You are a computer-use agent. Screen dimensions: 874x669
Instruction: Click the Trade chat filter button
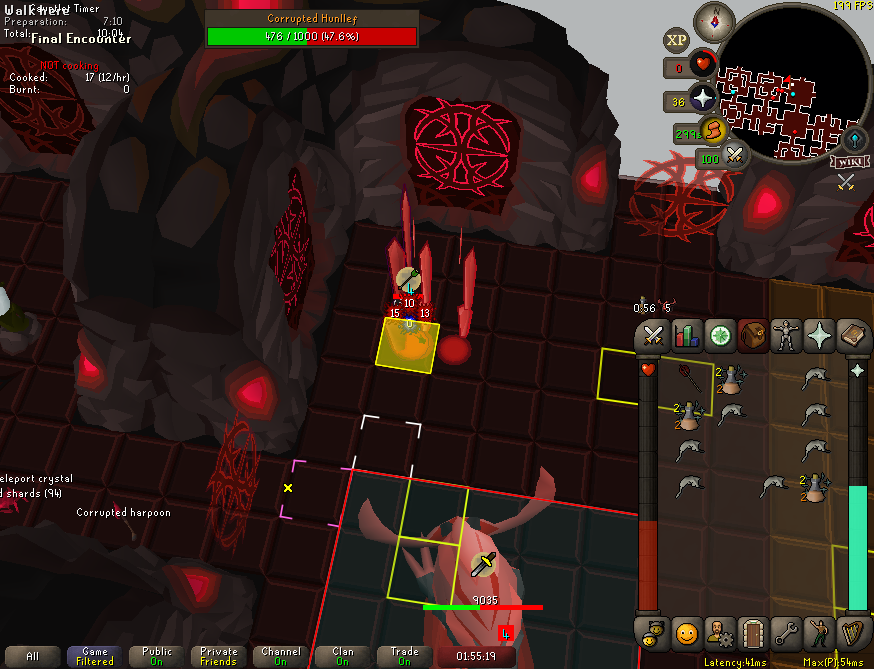point(404,656)
